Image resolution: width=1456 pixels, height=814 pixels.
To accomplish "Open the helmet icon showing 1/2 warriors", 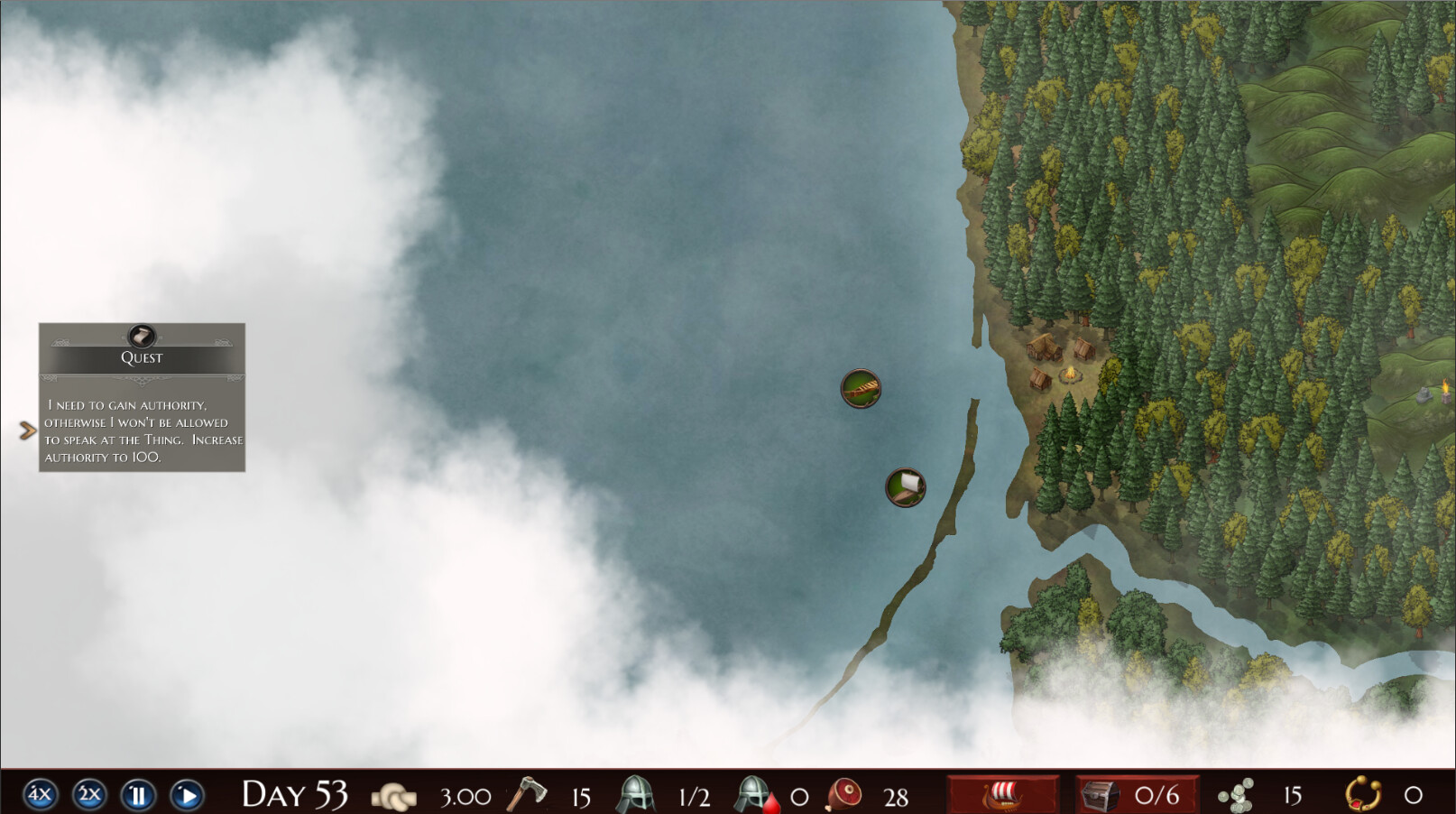I will (637, 795).
